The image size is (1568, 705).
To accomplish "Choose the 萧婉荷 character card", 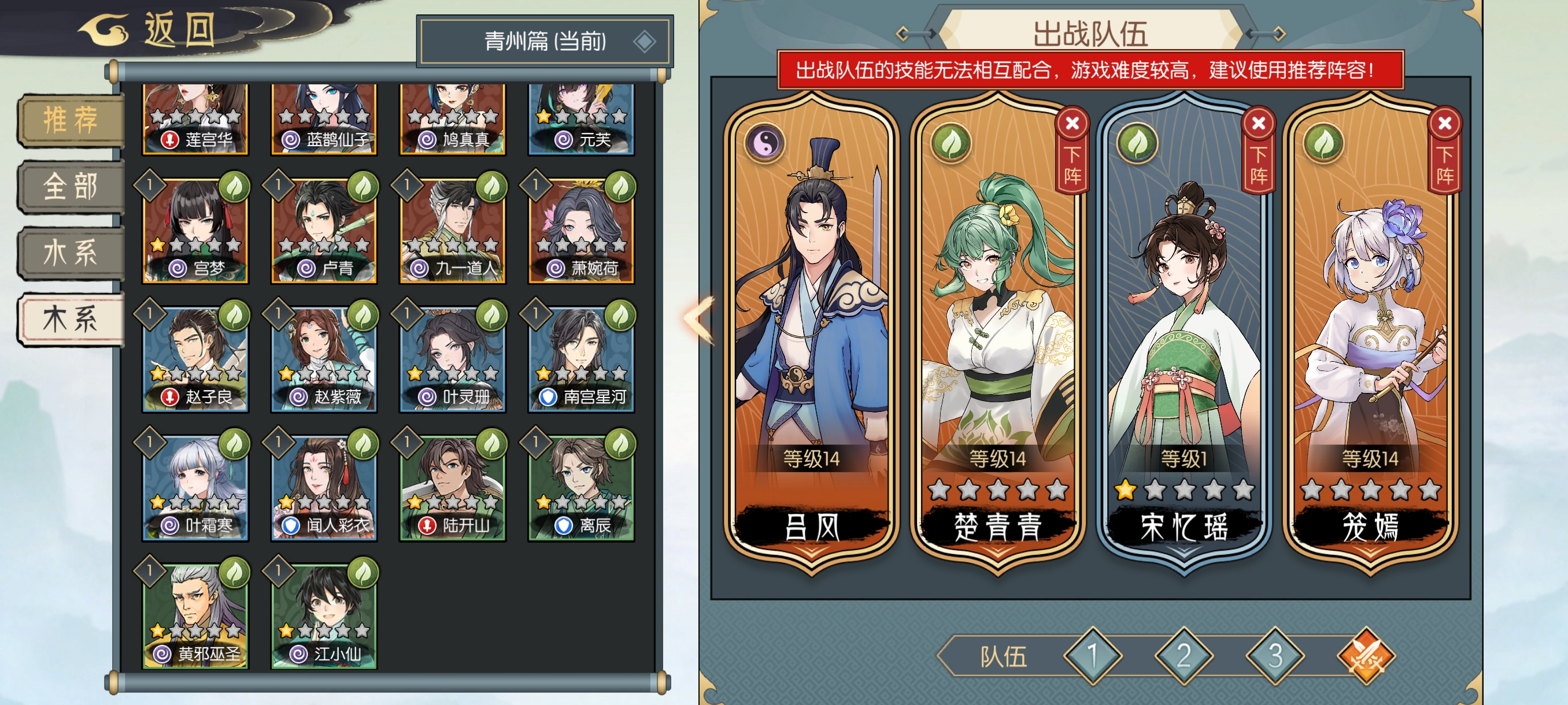I will pyautogui.click(x=581, y=231).
